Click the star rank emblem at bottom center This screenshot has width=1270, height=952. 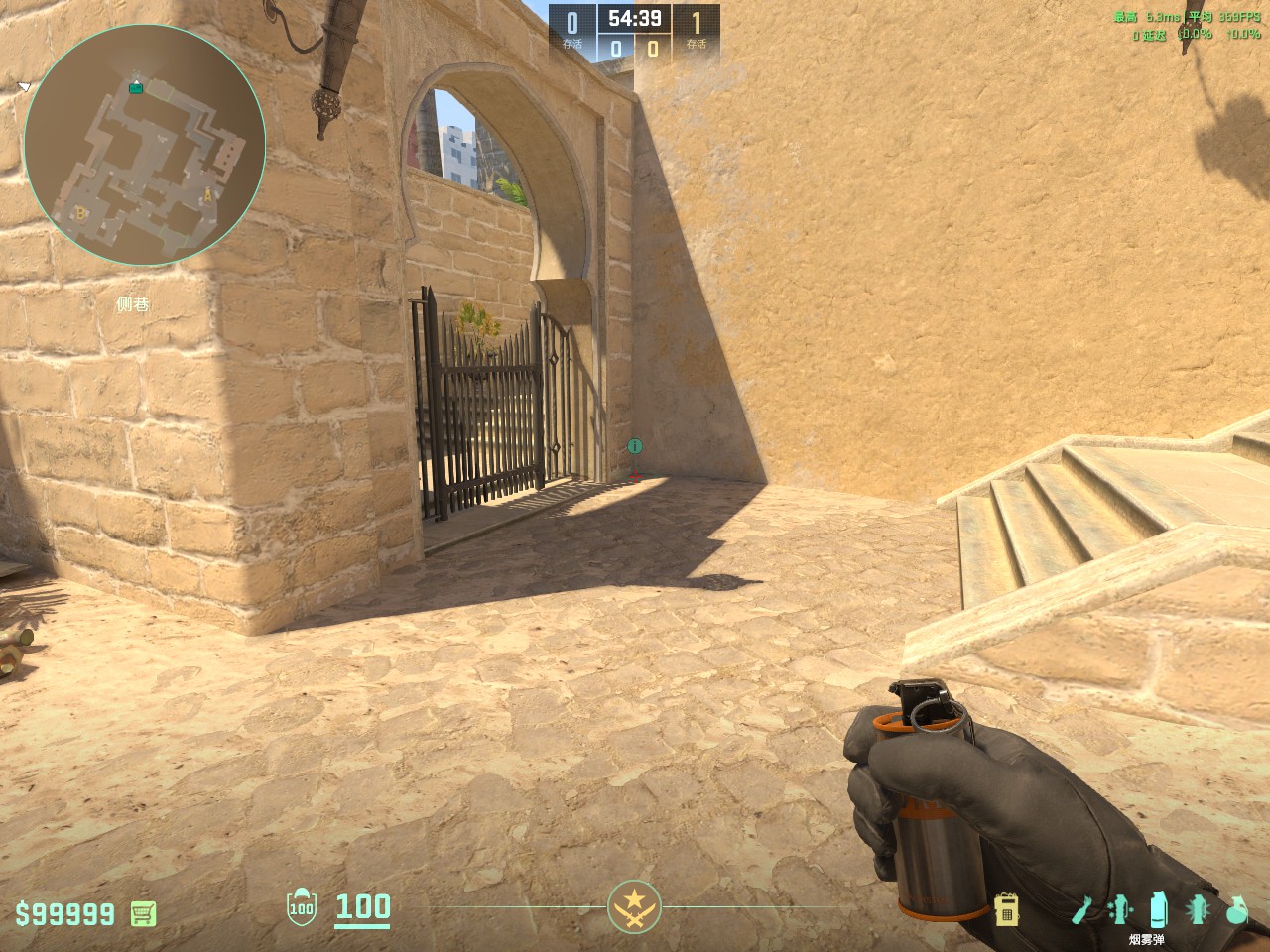point(634,906)
